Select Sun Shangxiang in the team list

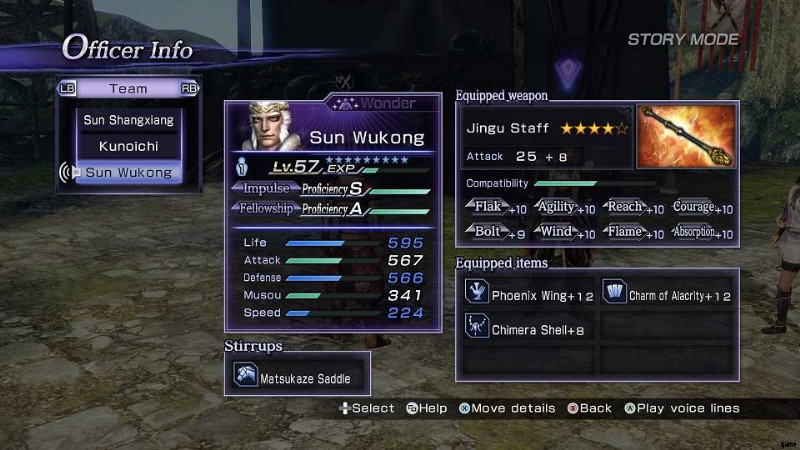[x=128, y=120]
